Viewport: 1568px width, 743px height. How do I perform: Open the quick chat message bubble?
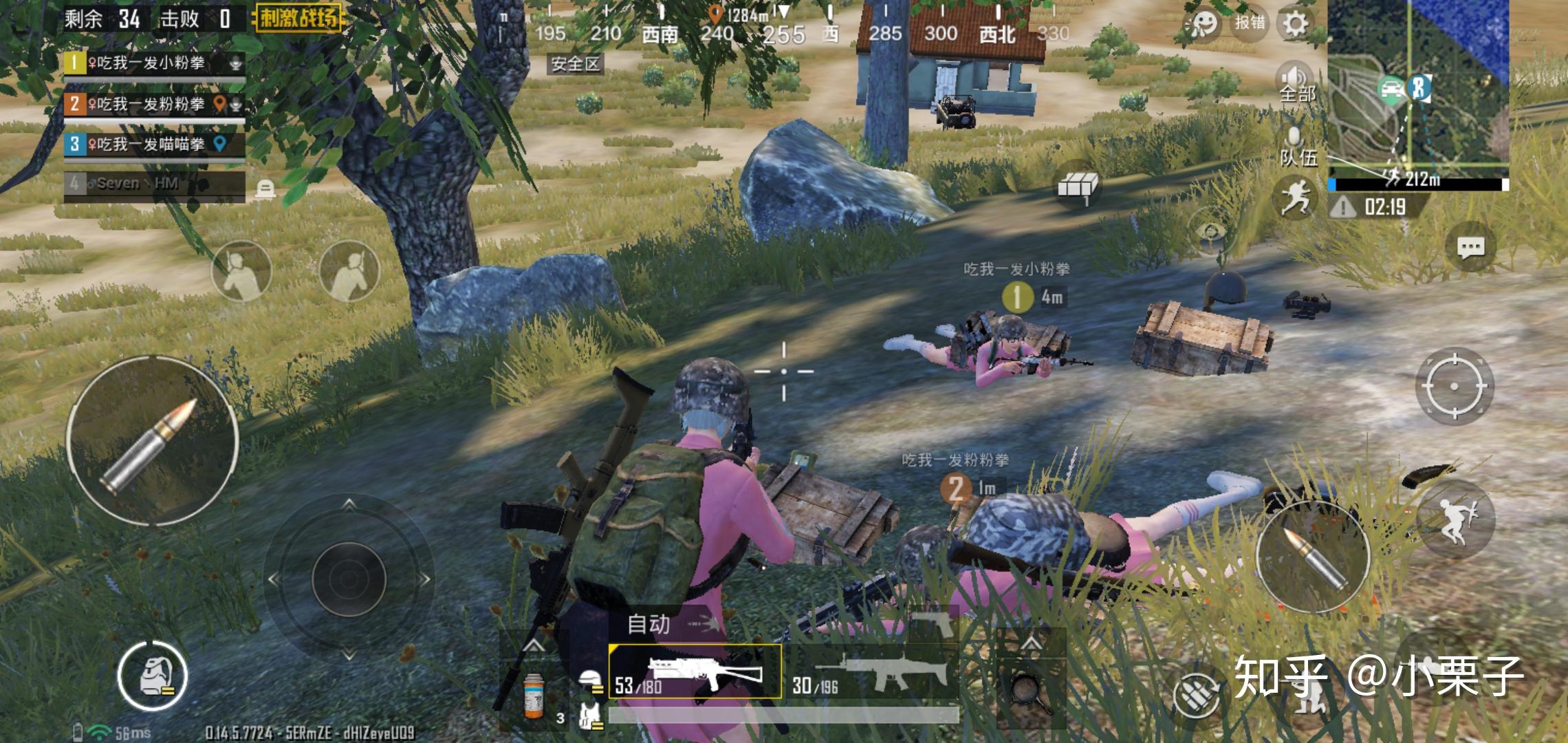tap(1470, 248)
